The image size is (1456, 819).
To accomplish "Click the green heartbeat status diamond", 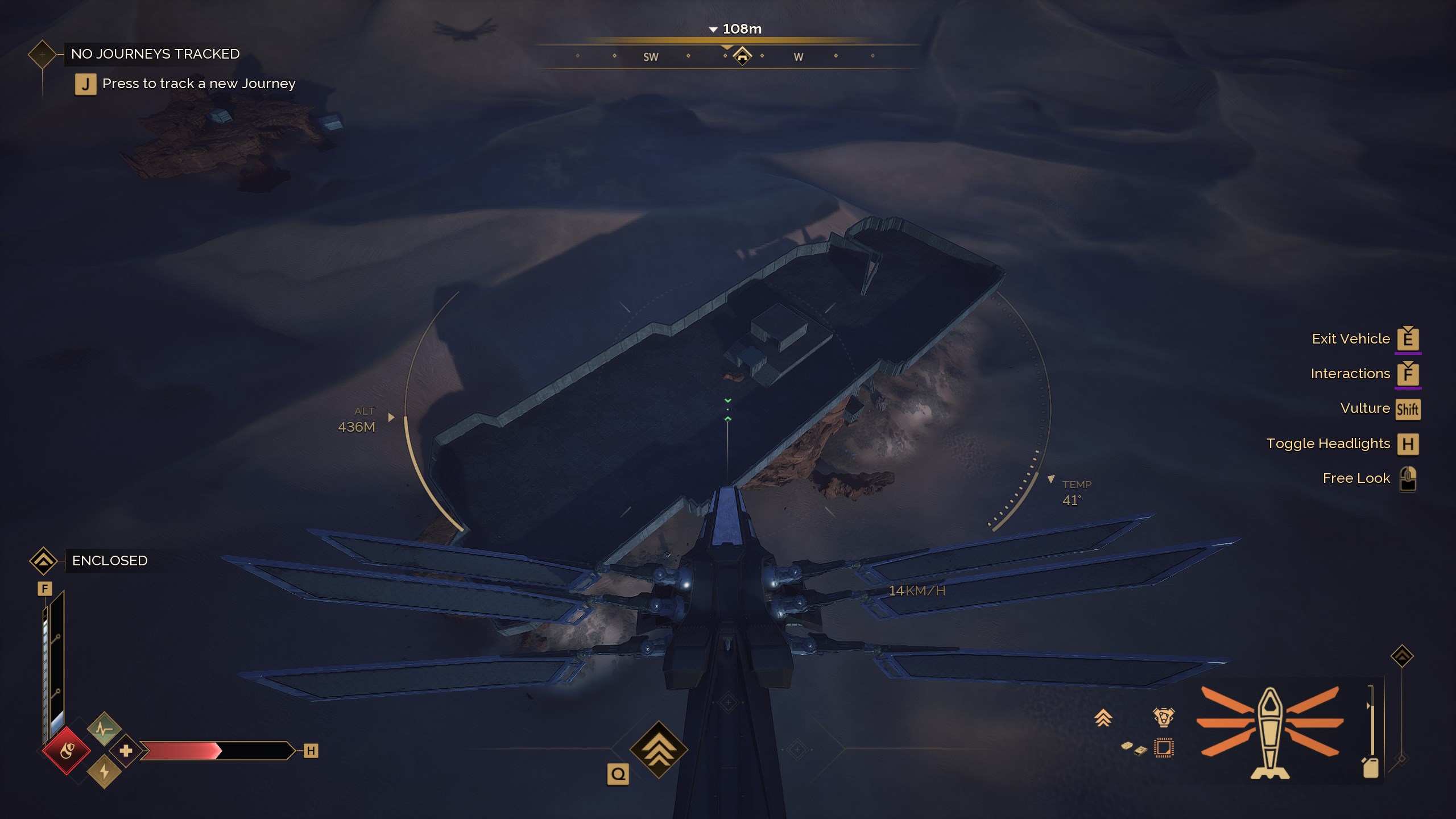I will [x=104, y=729].
